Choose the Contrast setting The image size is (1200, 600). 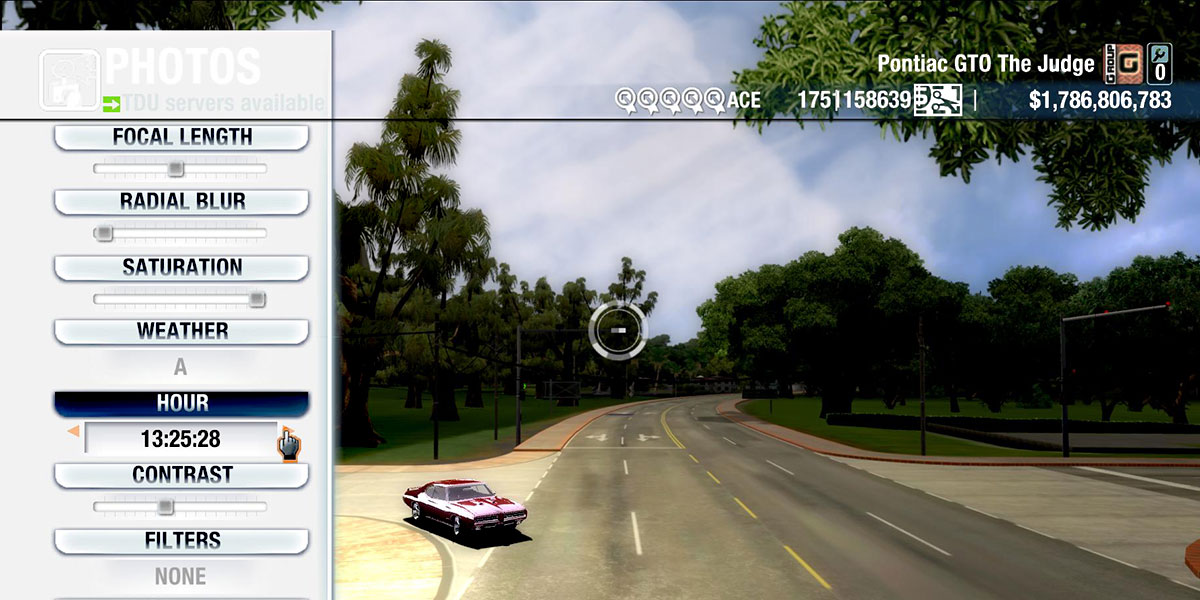[181, 475]
